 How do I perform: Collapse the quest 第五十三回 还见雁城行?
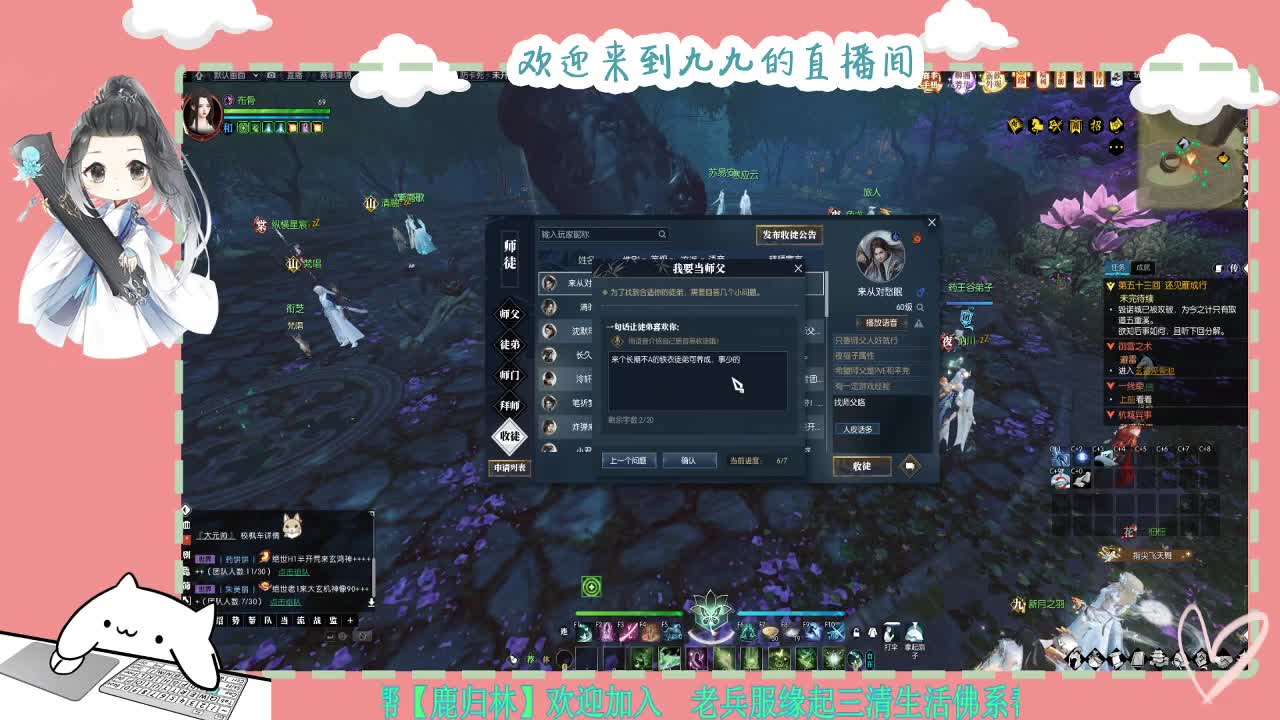[1110, 286]
